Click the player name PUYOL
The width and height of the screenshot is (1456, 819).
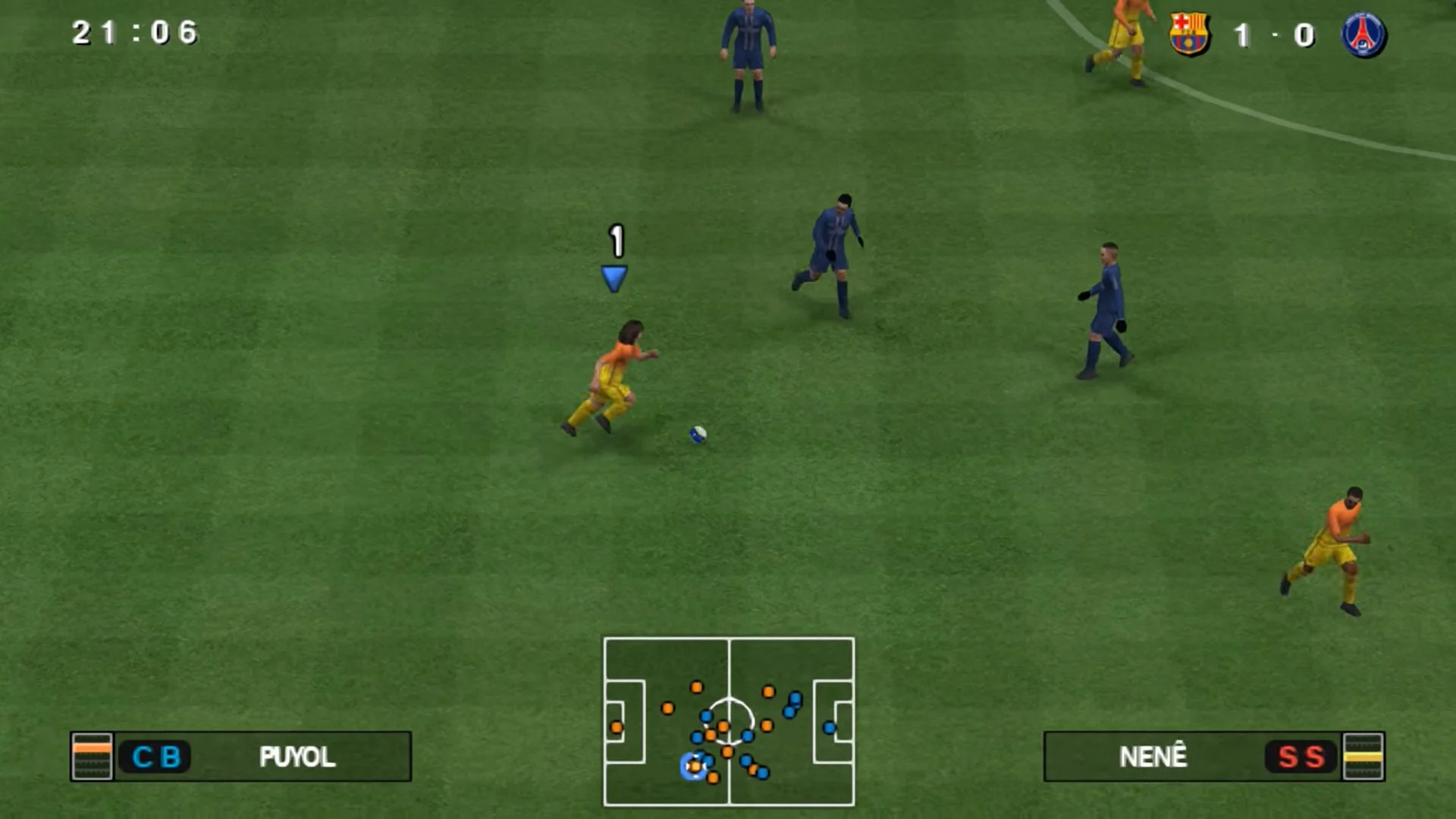298,756
